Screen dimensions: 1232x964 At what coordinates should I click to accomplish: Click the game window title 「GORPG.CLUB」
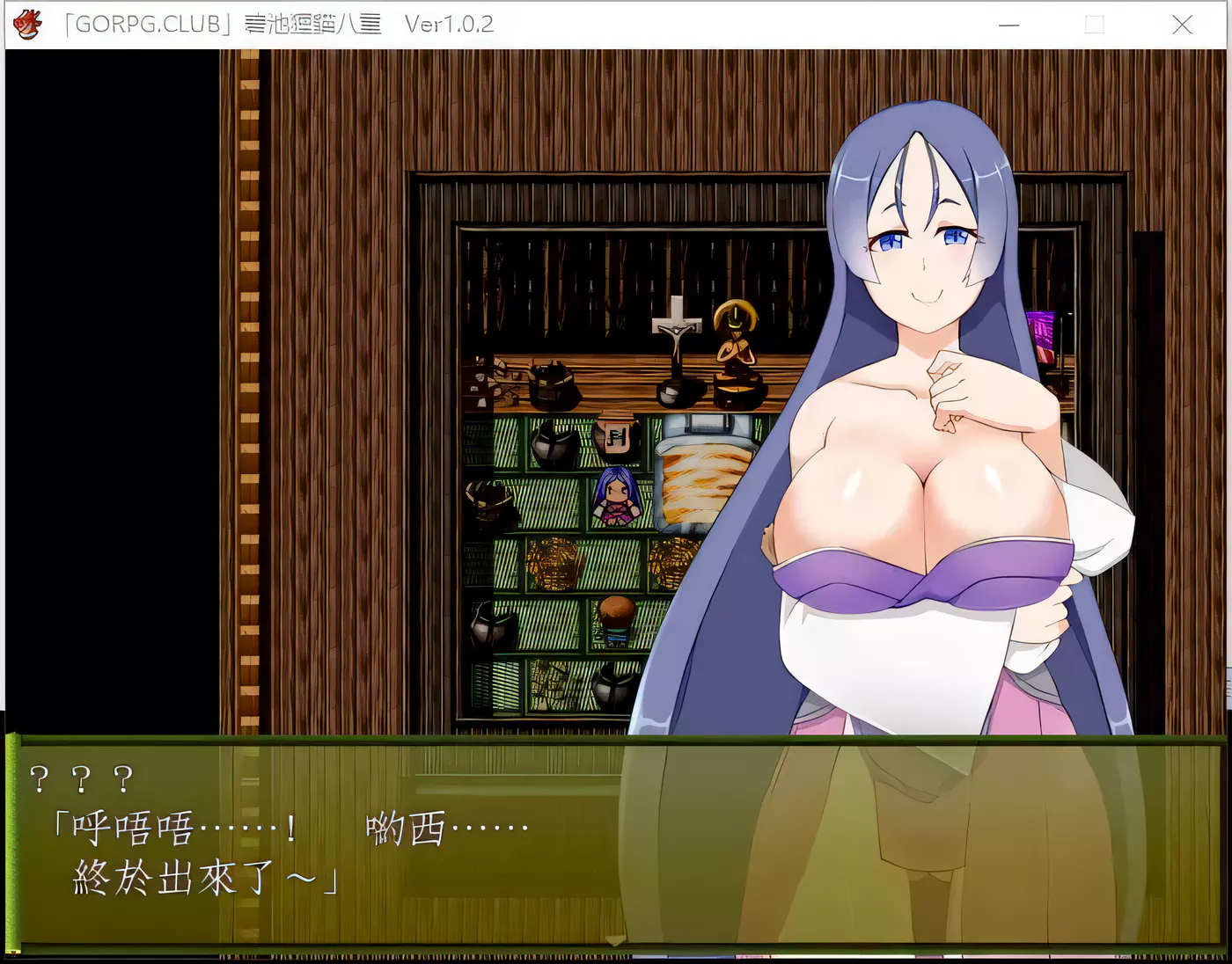(150, 24)
